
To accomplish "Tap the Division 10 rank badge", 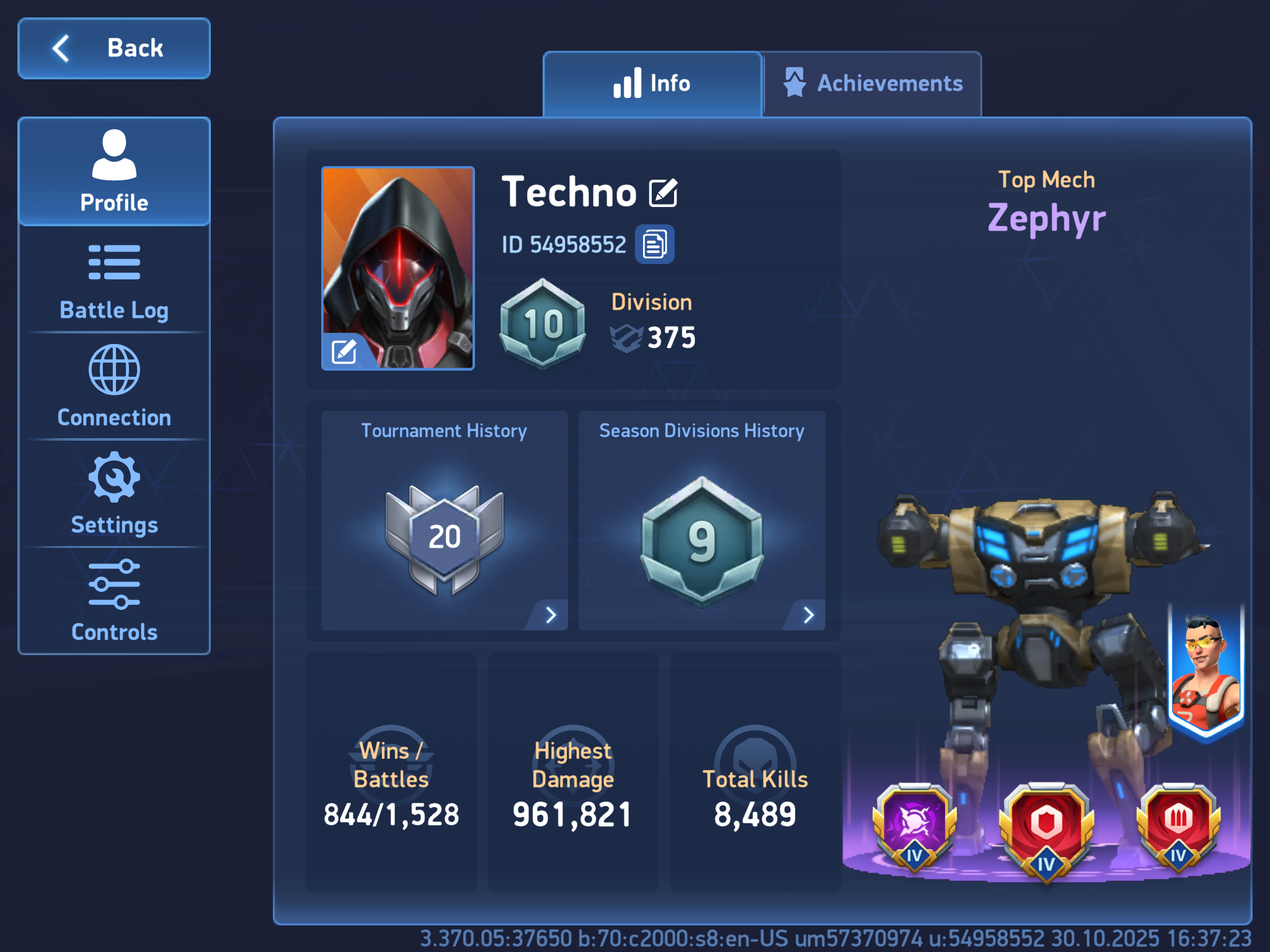I will (543, 324).
